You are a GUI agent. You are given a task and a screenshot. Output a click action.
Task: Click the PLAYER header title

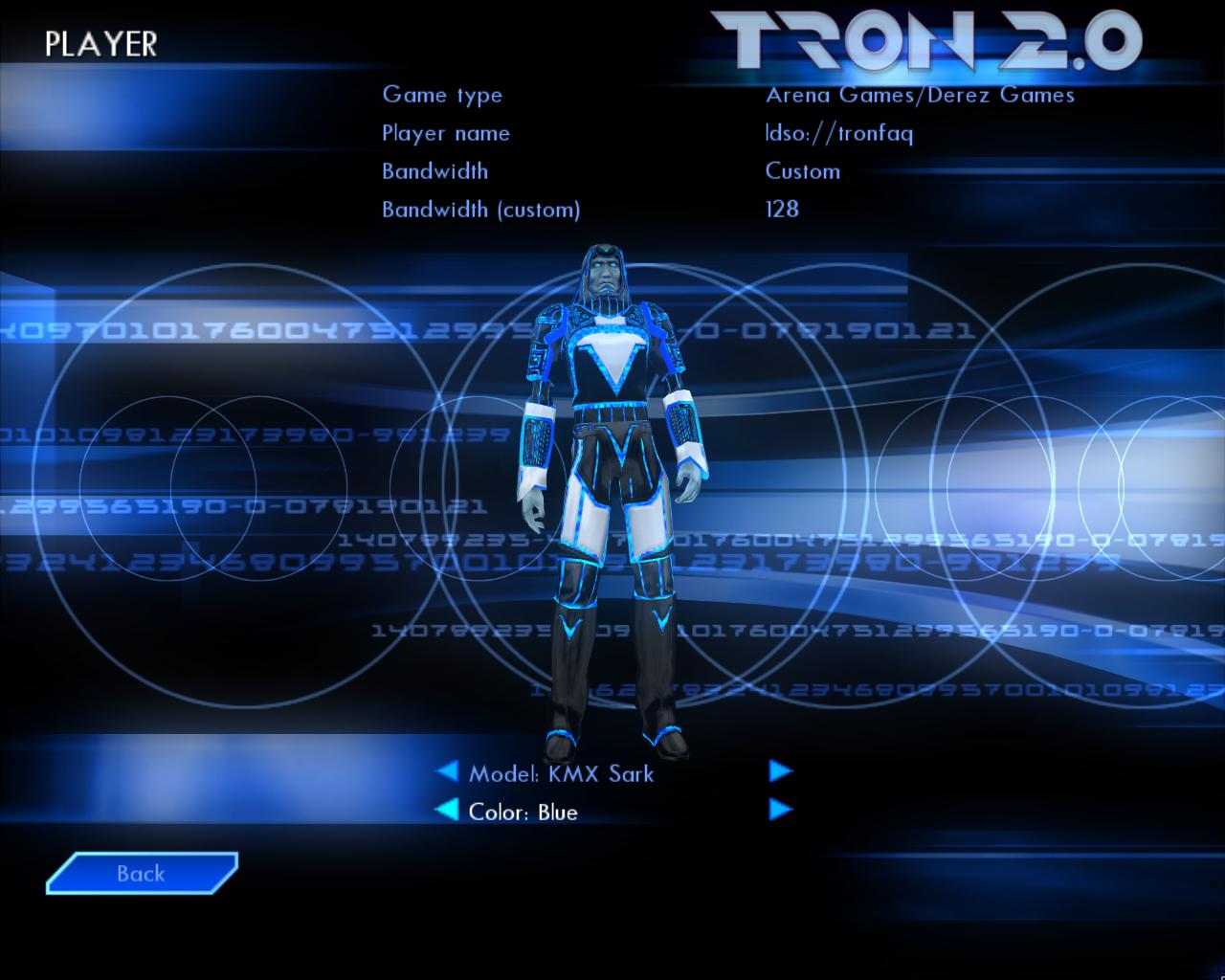click(101, 41)
